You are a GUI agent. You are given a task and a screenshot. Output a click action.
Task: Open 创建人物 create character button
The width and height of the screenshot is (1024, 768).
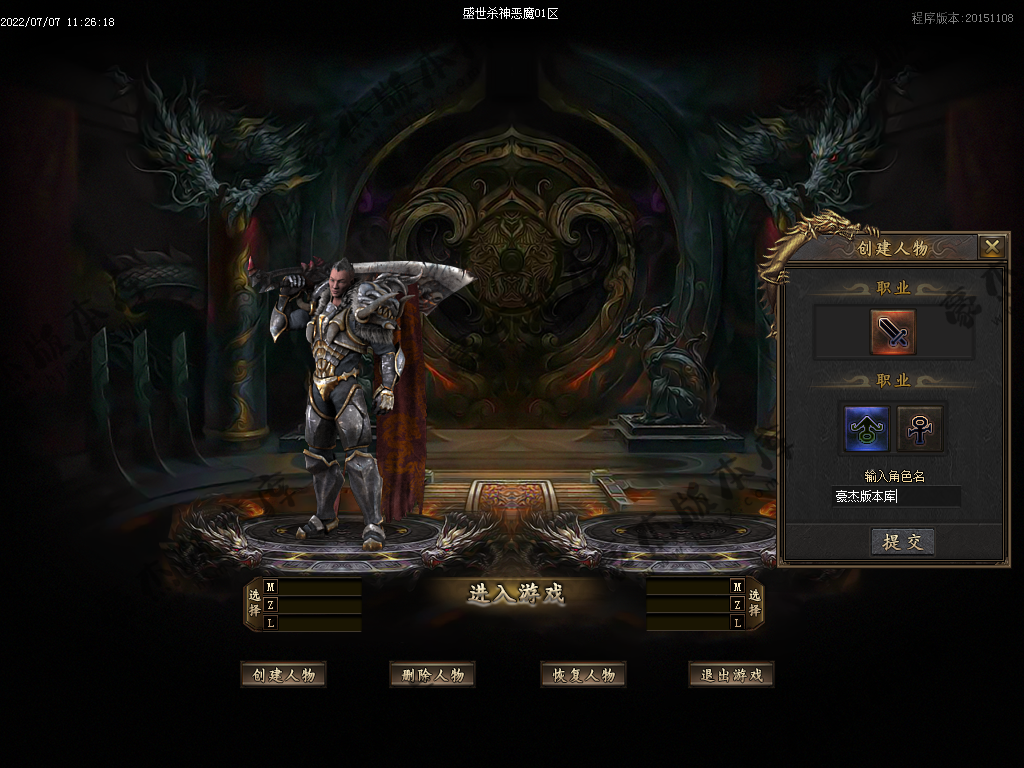click(284, 675)
